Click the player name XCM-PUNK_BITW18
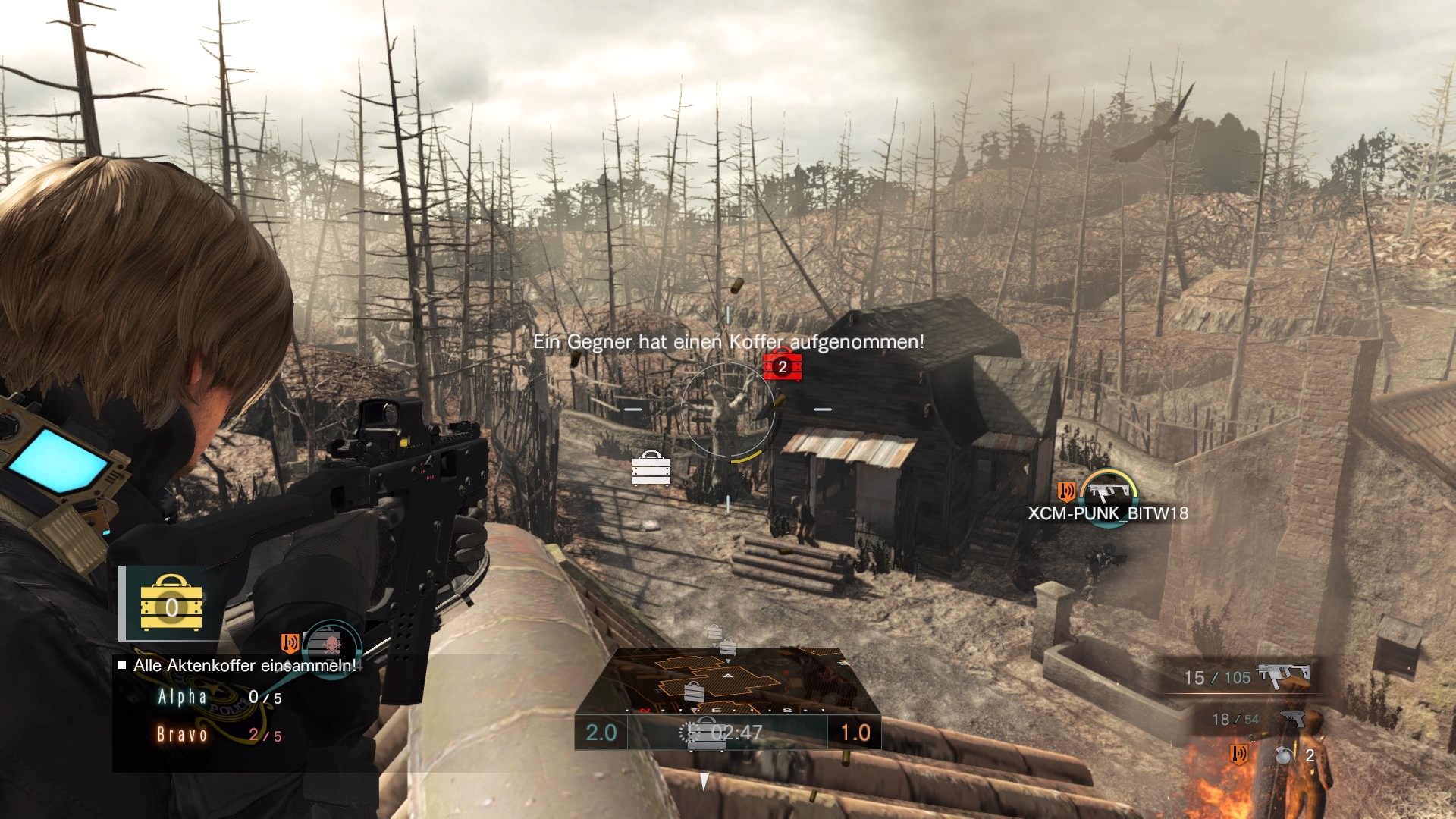 1109,513
